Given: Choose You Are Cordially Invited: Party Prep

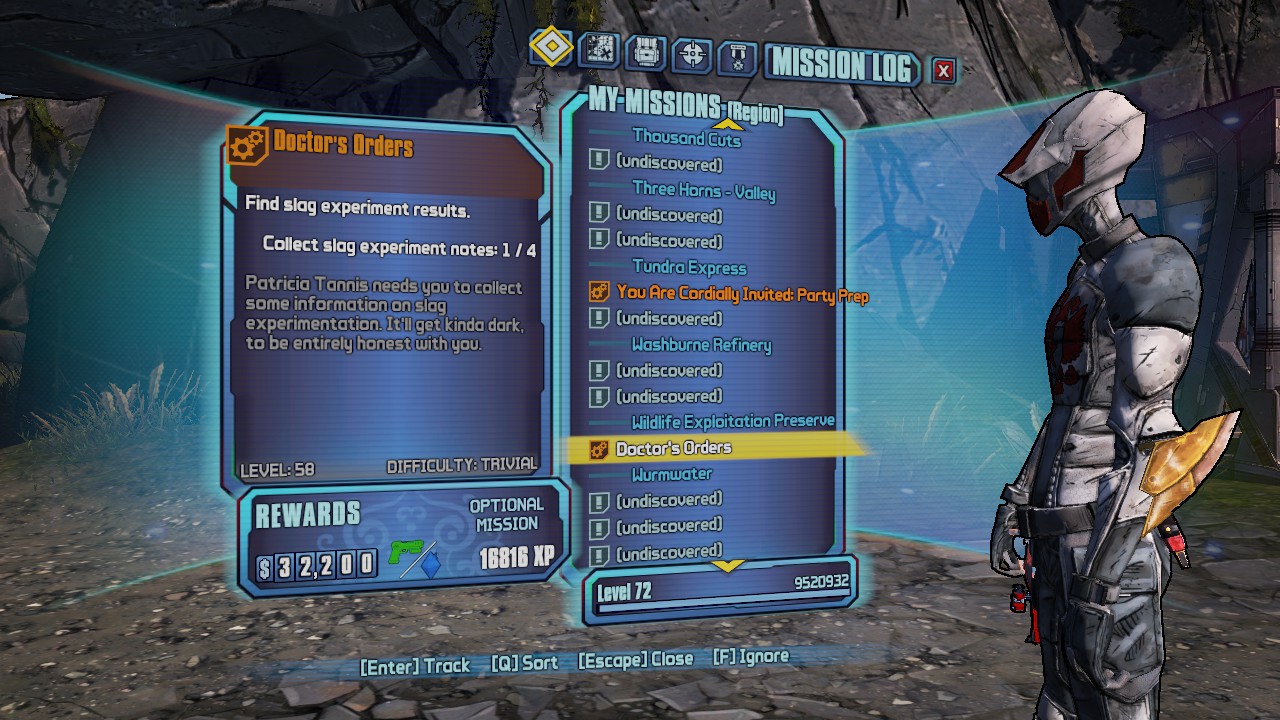Looking at the screenshot, I should 742,294.
